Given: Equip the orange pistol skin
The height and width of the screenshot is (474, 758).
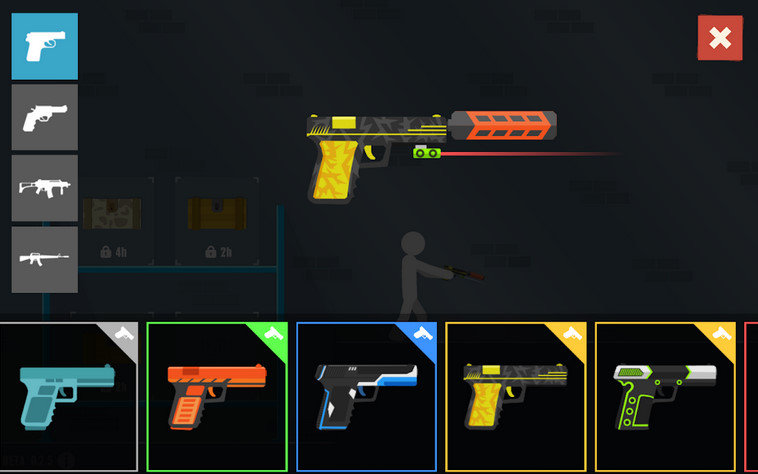Looking at the screenshot, I should tap(217, 396).
